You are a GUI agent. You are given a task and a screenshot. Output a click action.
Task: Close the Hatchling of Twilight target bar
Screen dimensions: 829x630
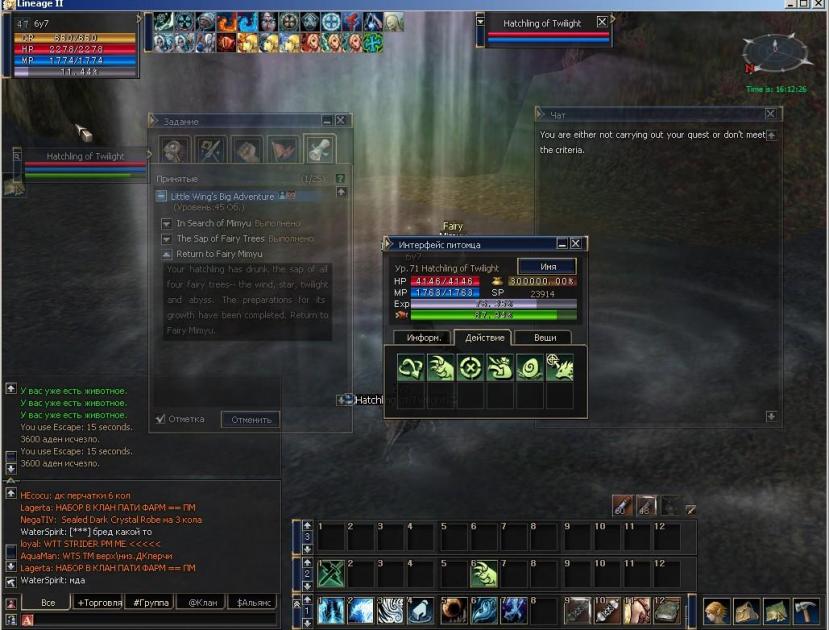(x=601, y=22)
